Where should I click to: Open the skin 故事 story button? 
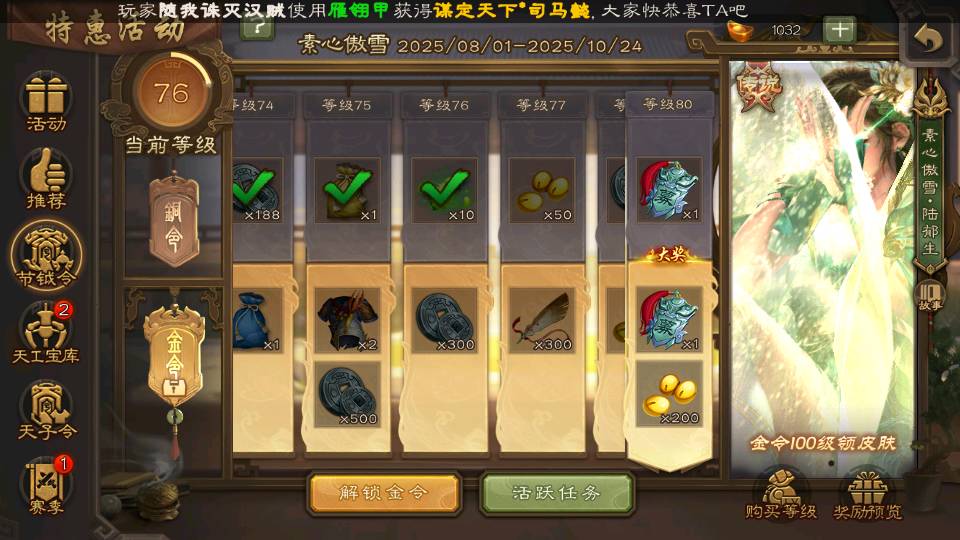coord(929,297)
